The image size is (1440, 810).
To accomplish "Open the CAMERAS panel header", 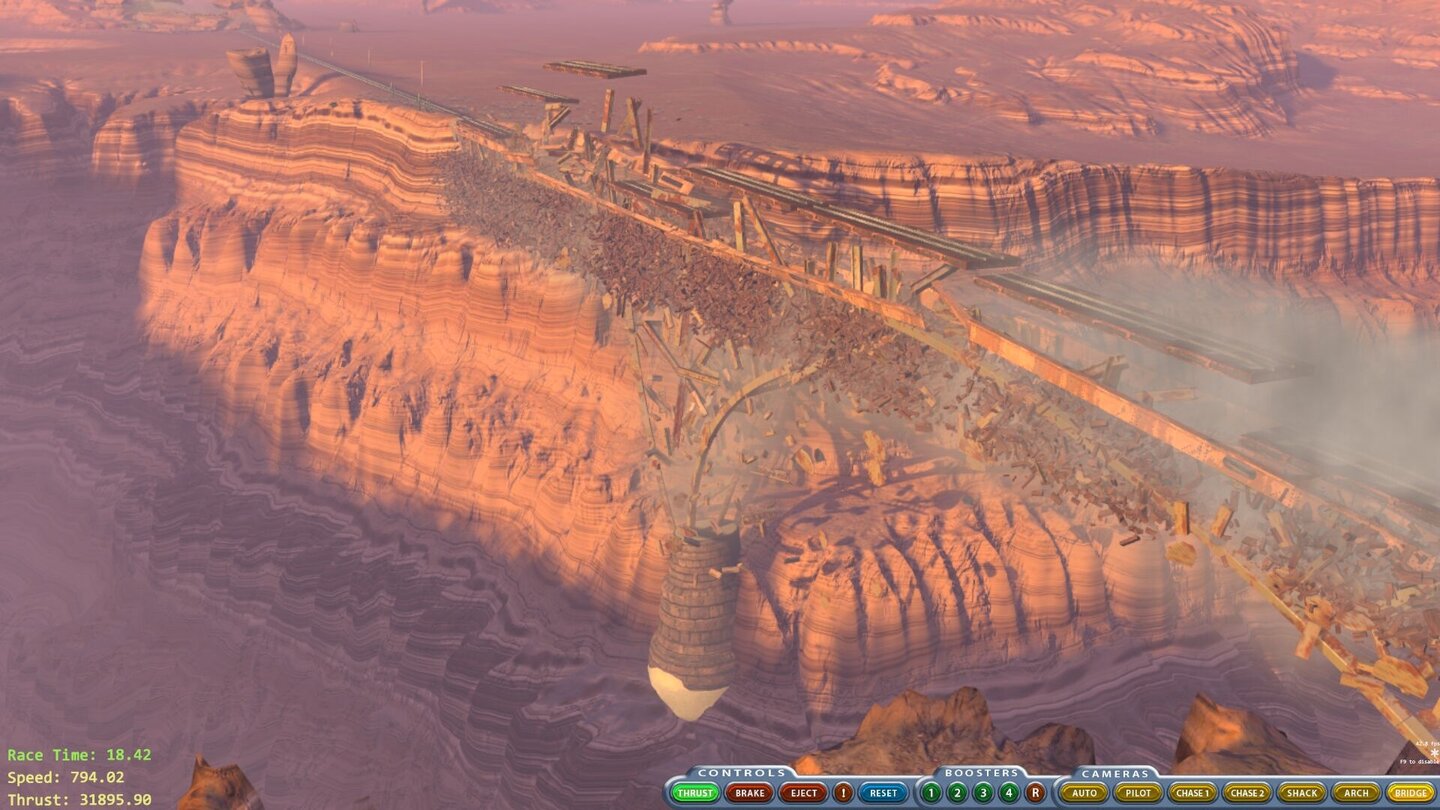I will [x=1115, y=771].
